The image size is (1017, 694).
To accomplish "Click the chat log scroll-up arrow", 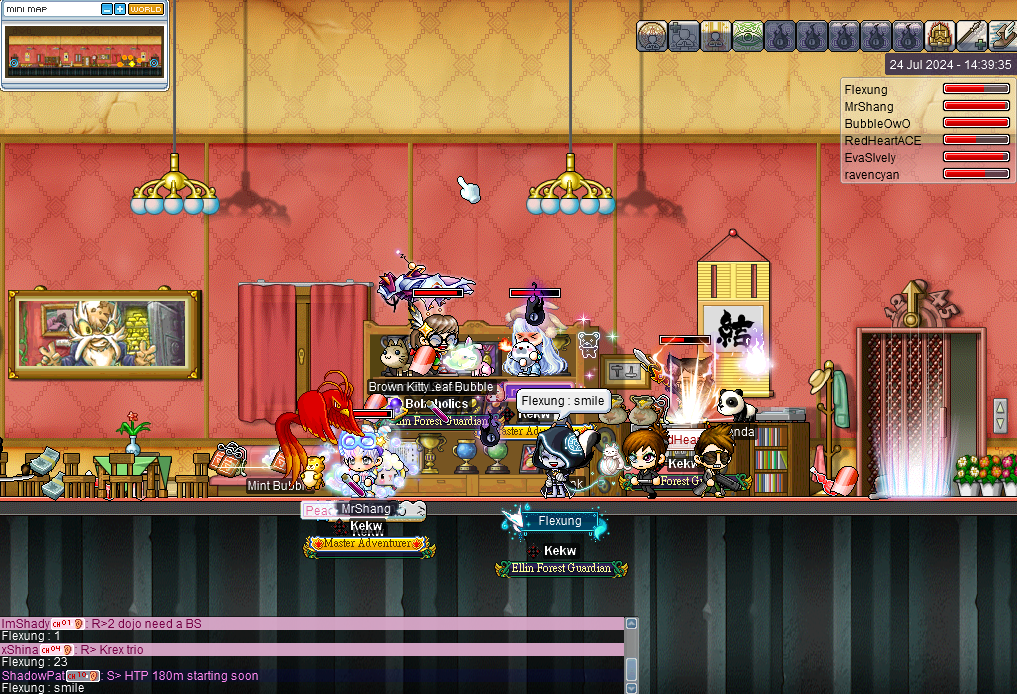I will [631, 623].
